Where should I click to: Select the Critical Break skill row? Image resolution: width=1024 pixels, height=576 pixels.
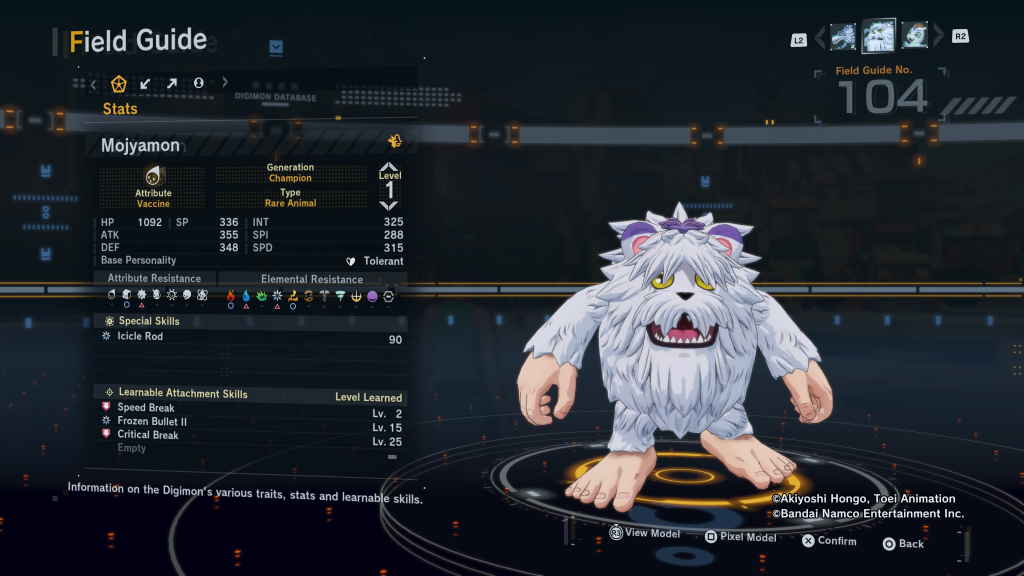tap(250, 435)
